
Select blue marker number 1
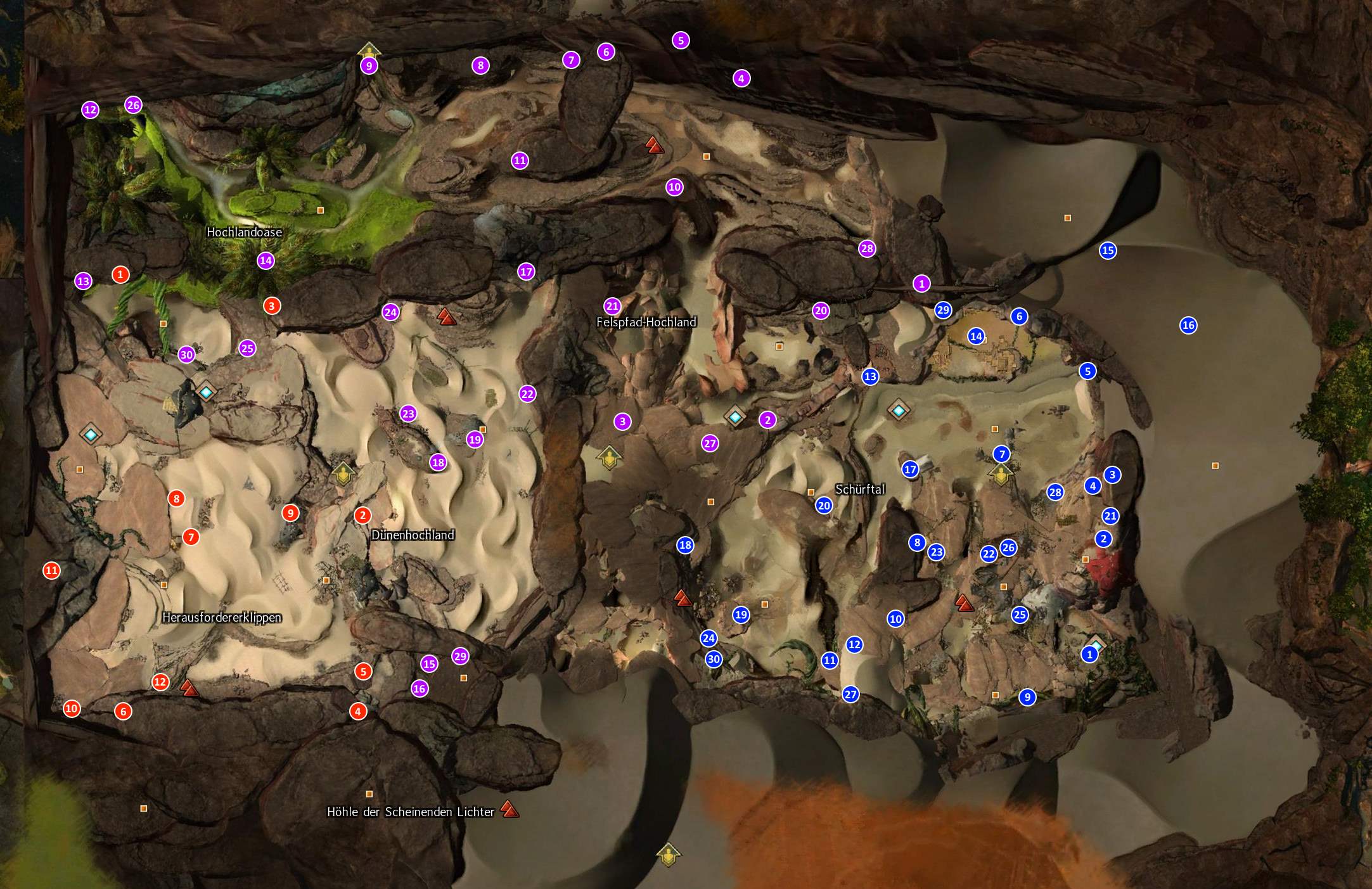click(1090, 654)
